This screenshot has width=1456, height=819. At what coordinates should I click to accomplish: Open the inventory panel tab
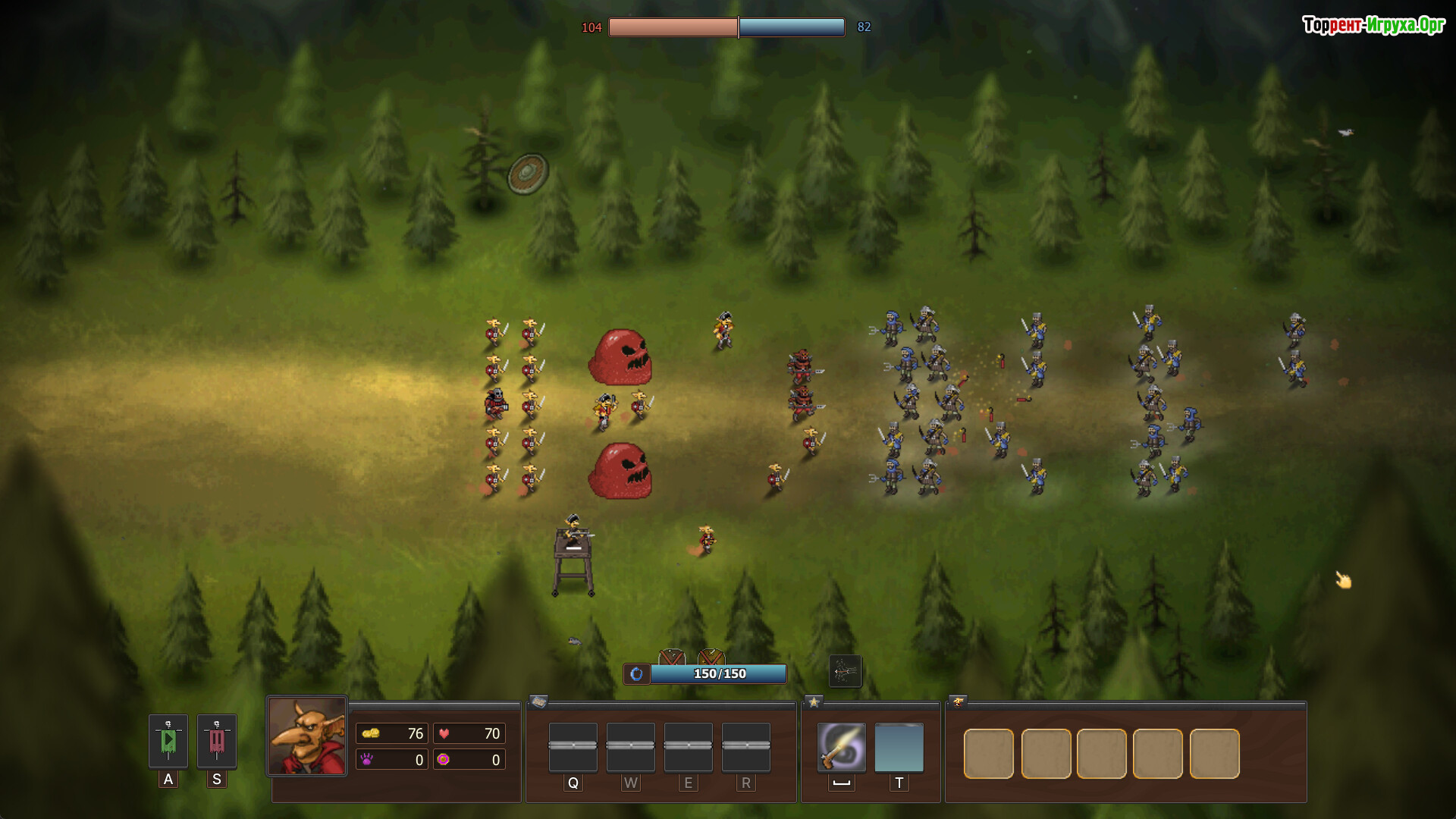click(x=958, y=702)
